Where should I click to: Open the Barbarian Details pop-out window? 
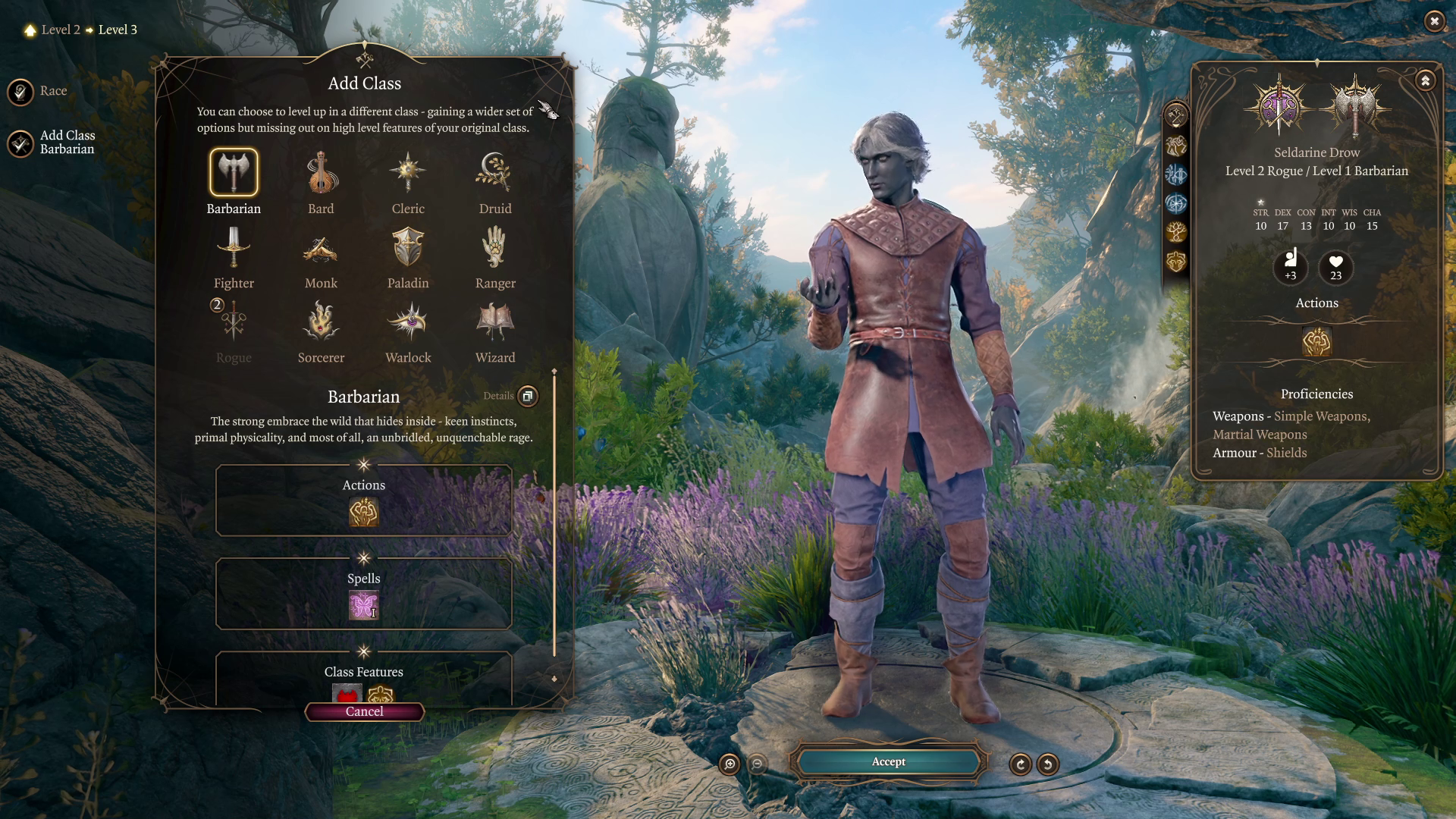click(x=526, y=396)
